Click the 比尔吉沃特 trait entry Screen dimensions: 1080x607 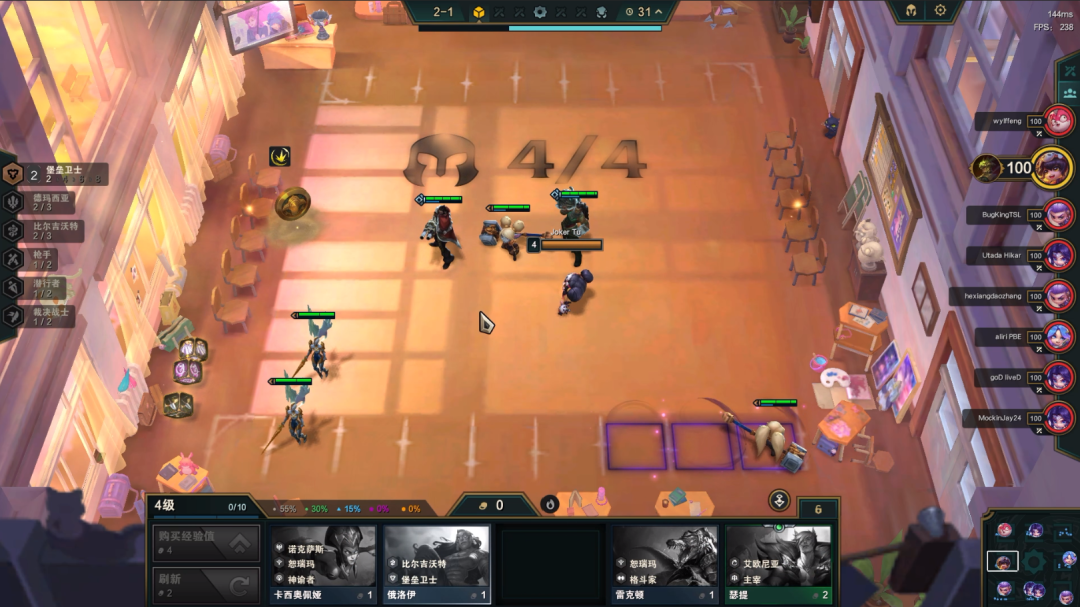coord(47,230)
